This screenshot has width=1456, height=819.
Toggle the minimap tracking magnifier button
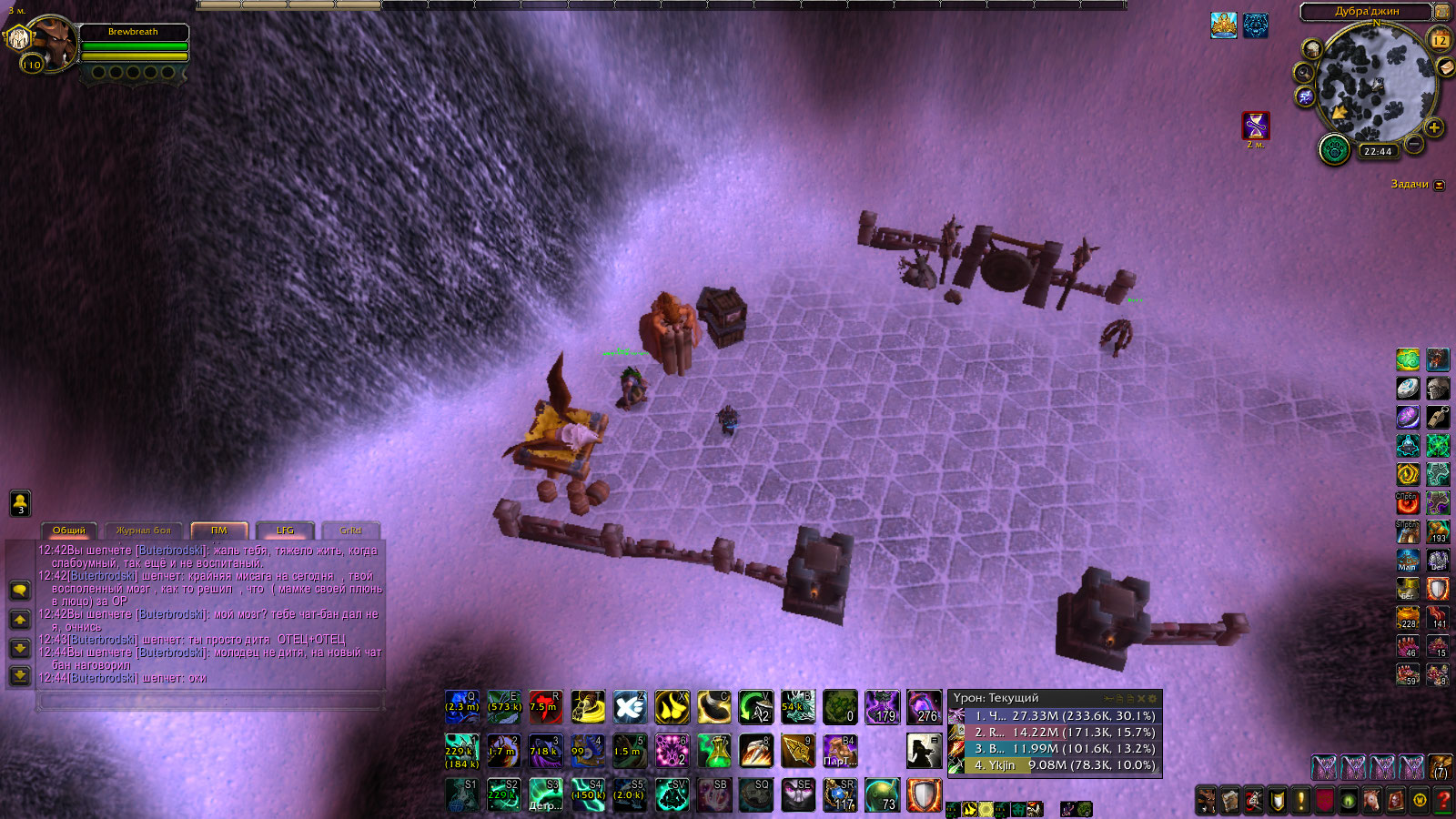click(1304, 73)
